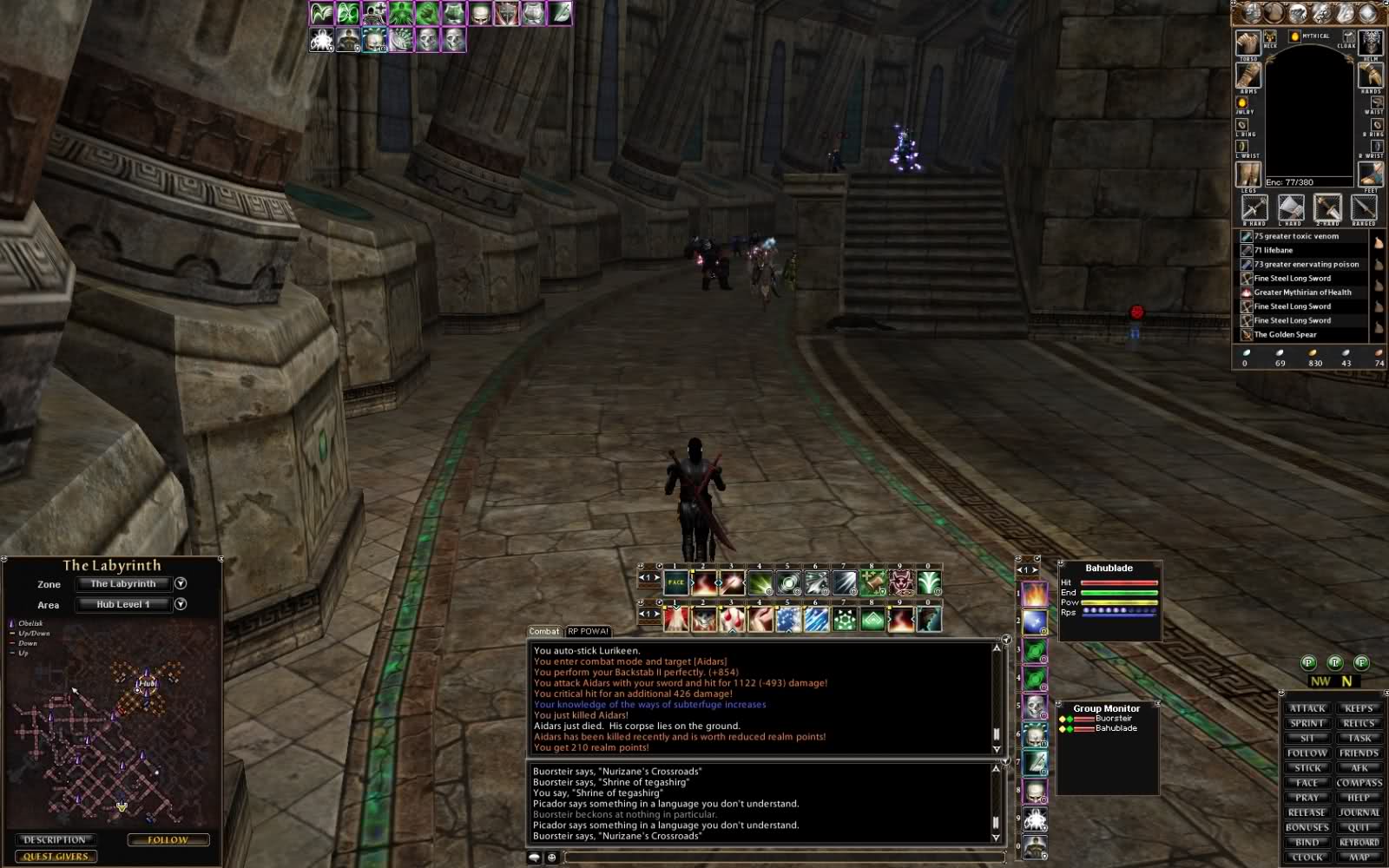Screen dimensions: 1389x868
Task: Toggle QUEST GIVERS on the map
Action: [x=55, y=857]
